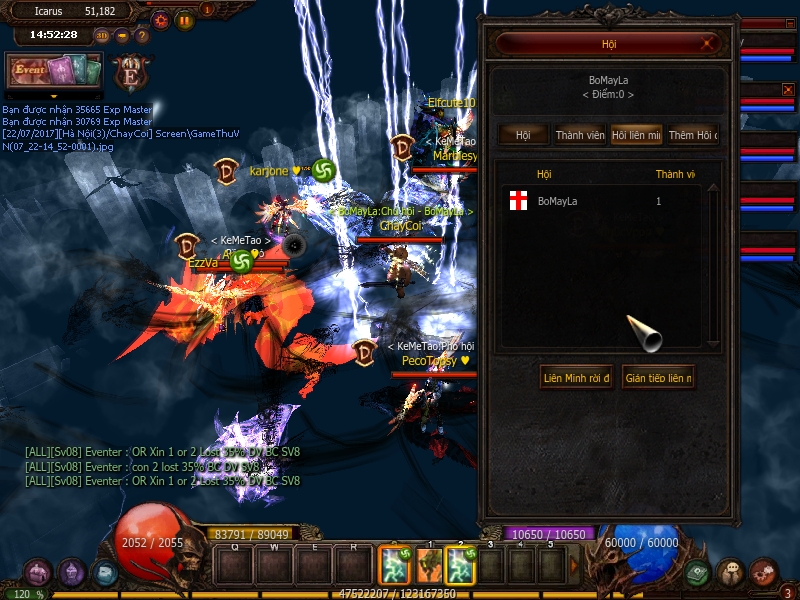Image resolution: width=800 pixels, height=600 pixels.
Task: Open the green book icon
Action: pos(698,573)
